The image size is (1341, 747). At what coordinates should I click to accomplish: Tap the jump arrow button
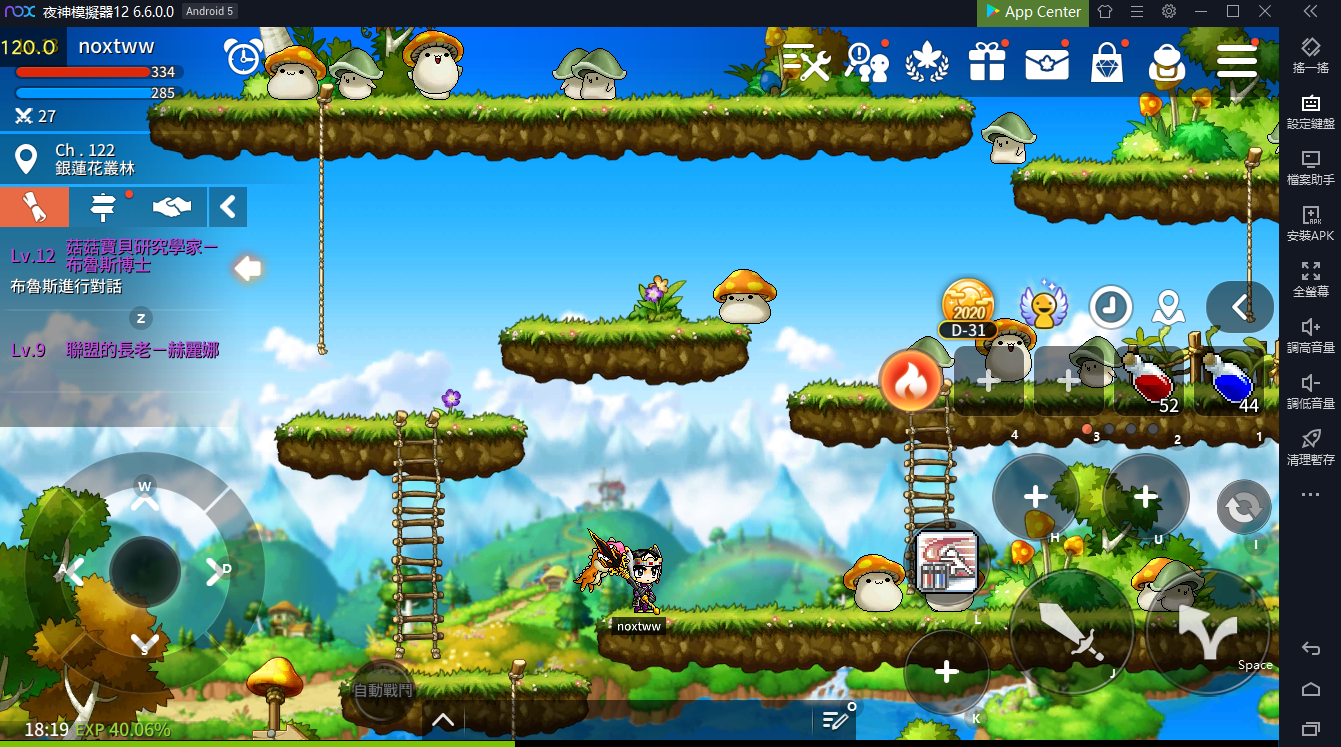point(1208,630)
